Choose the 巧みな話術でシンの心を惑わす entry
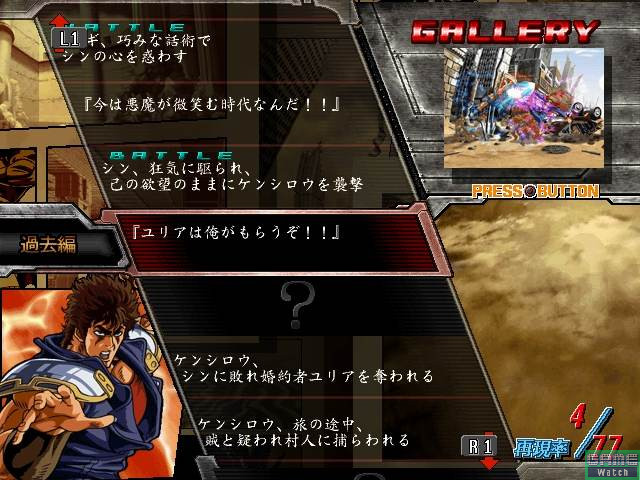This screenshot has width=640, height=480. [x=150, y=47]
